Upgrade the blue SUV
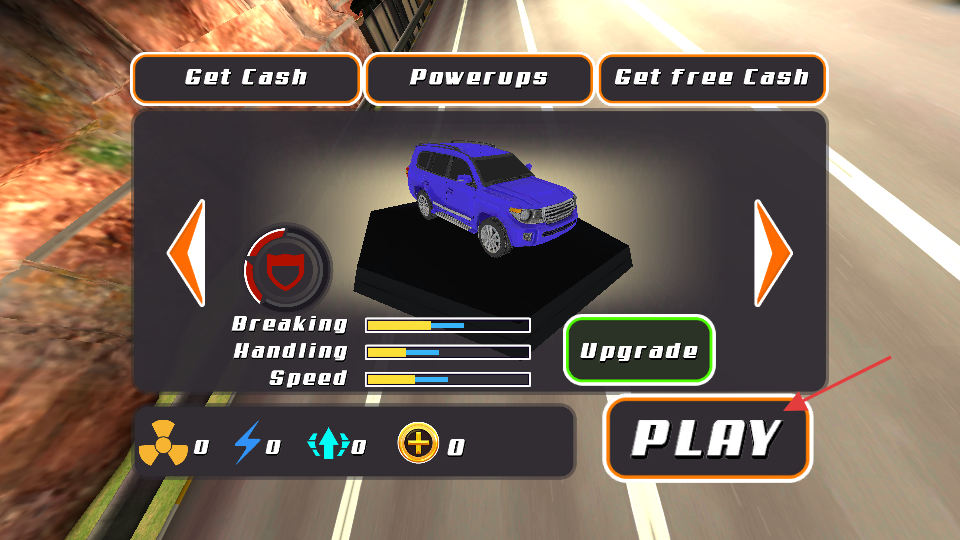This screenshot has width=960, height=540. coord(639,350)
